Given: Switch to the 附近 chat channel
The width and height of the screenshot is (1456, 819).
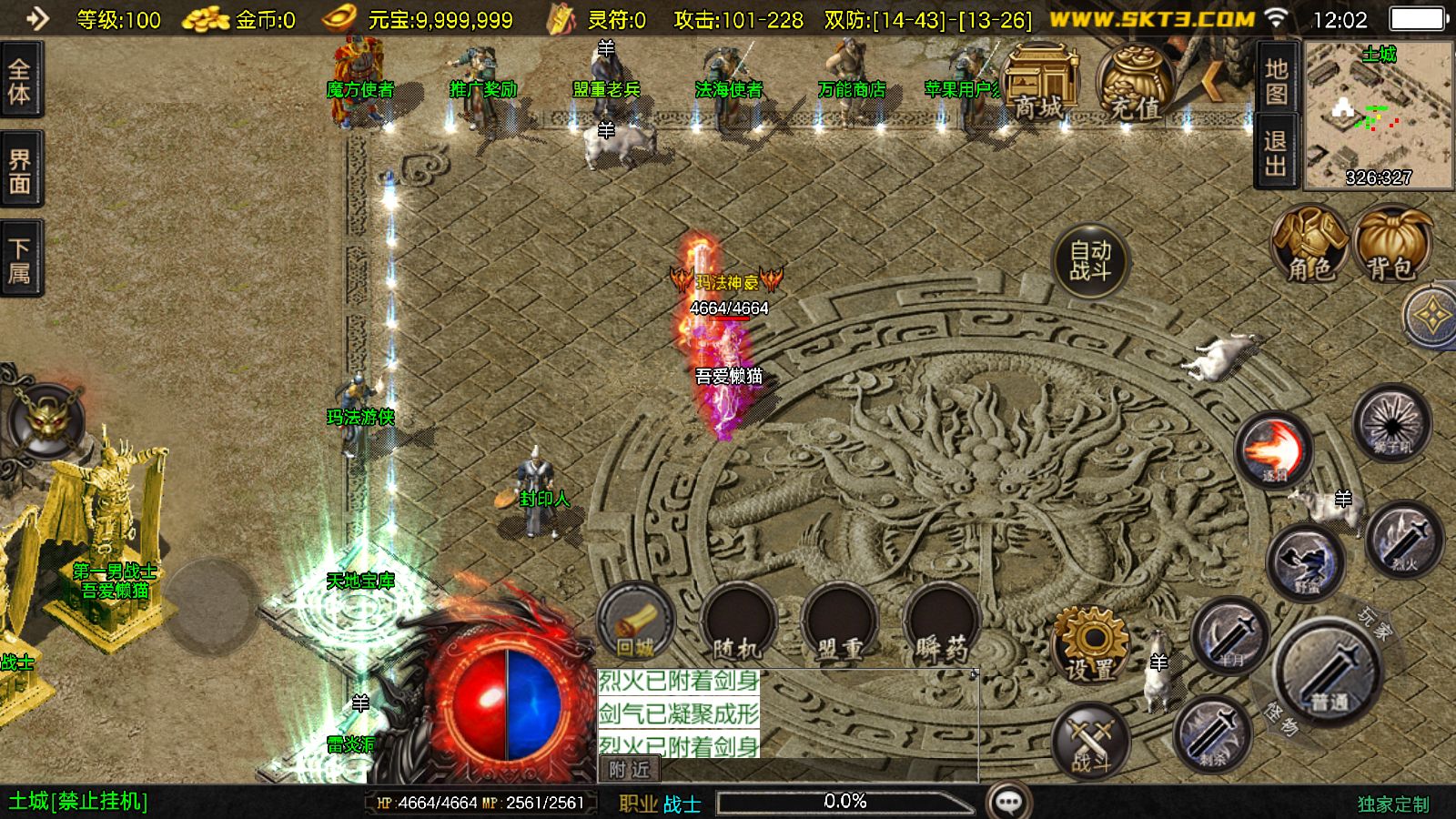Looking at the screenshot, I should (629, 770).
